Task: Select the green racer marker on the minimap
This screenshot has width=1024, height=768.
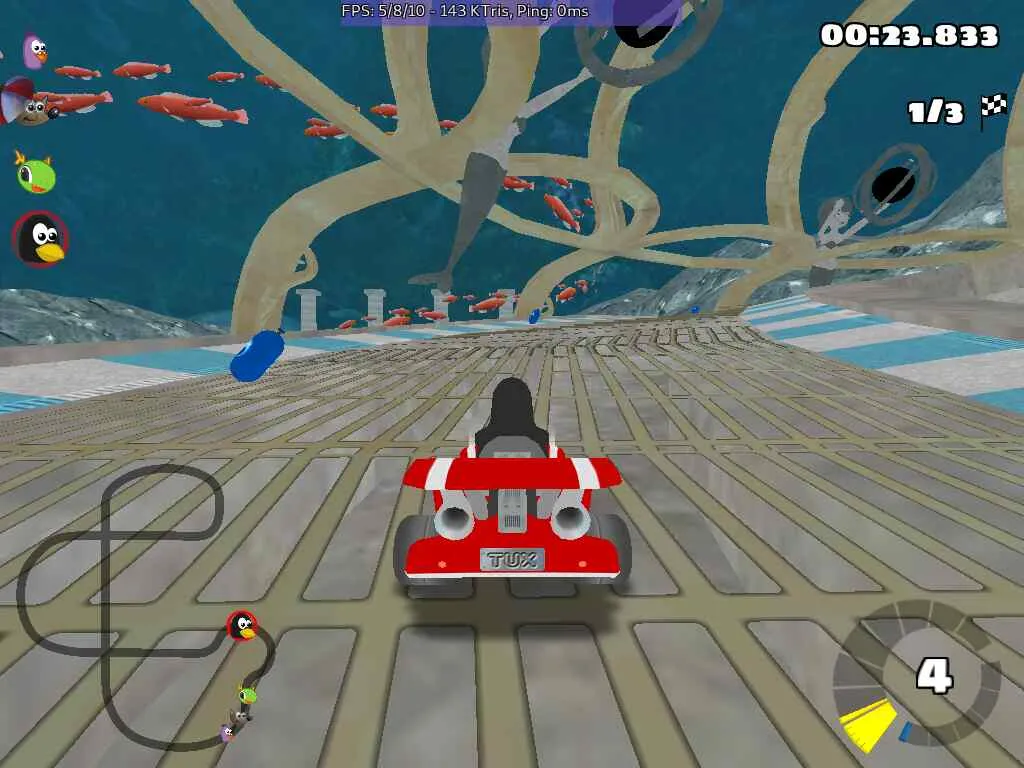Action: coord(247,694)
